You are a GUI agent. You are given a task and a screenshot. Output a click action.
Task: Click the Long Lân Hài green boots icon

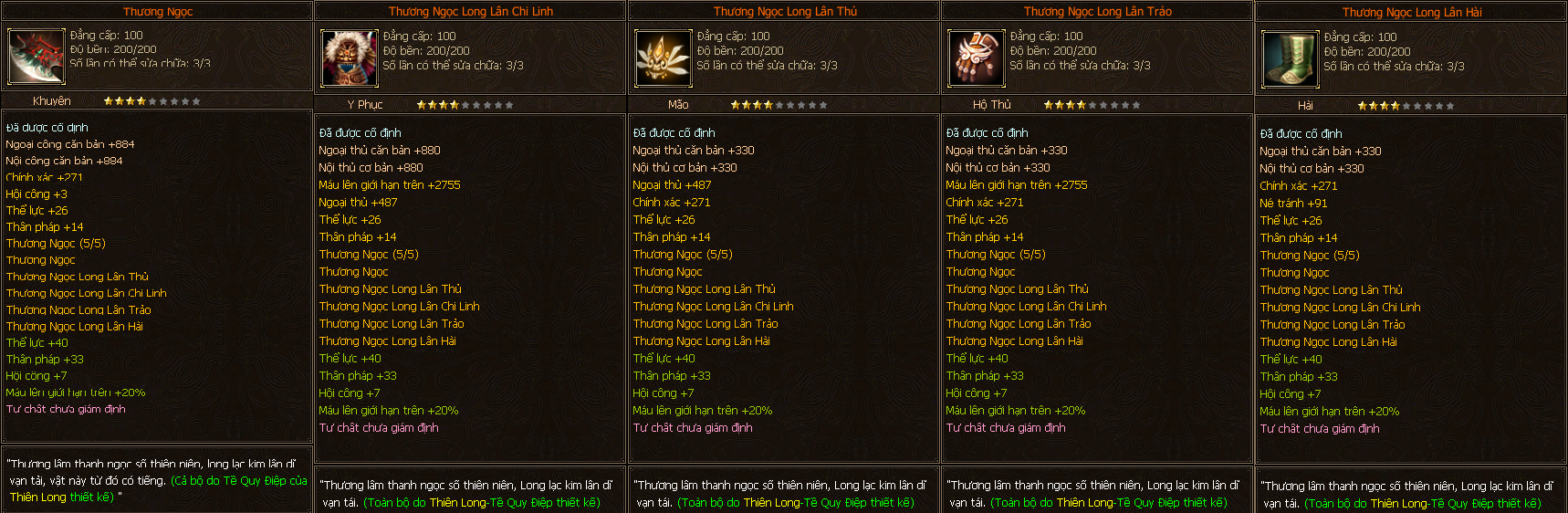pyautogui.click(x=1291, y=59)
